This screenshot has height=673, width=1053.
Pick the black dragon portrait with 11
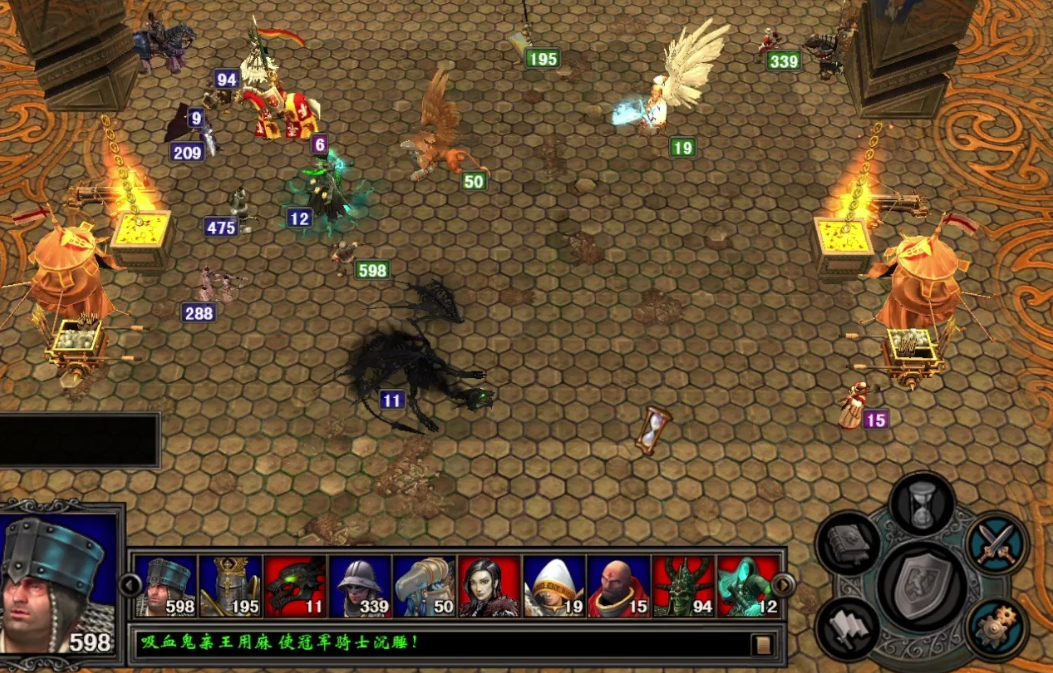pos(295,586)
